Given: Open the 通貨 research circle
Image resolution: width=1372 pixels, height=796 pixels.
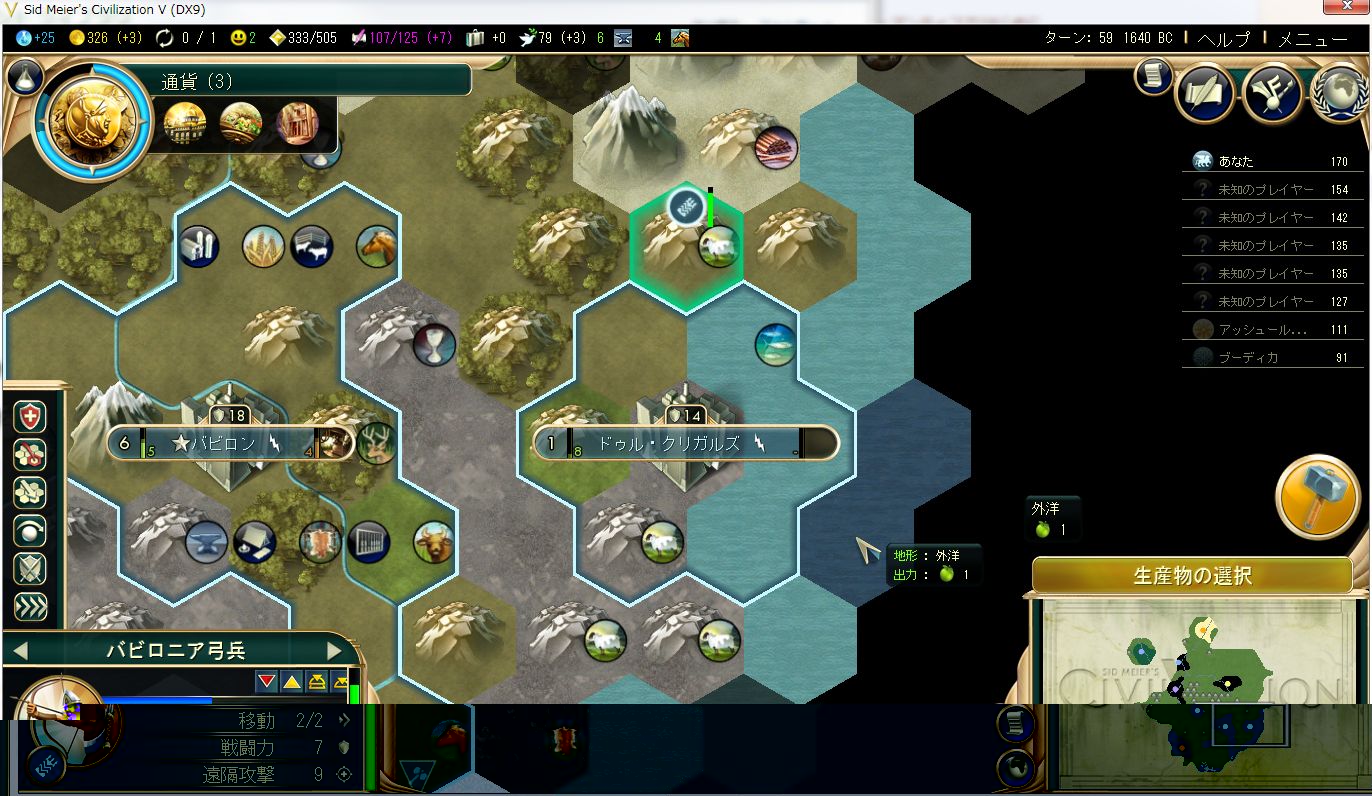Looking at the screenshot, I should (91, 120).
